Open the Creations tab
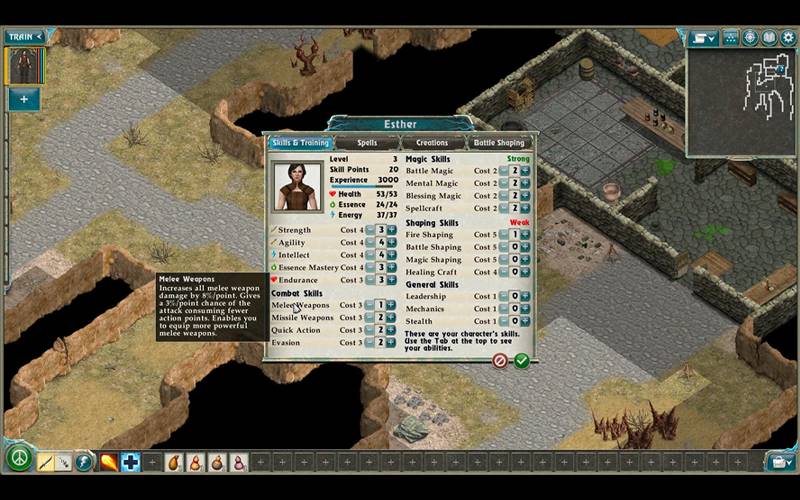 (432, 143)
